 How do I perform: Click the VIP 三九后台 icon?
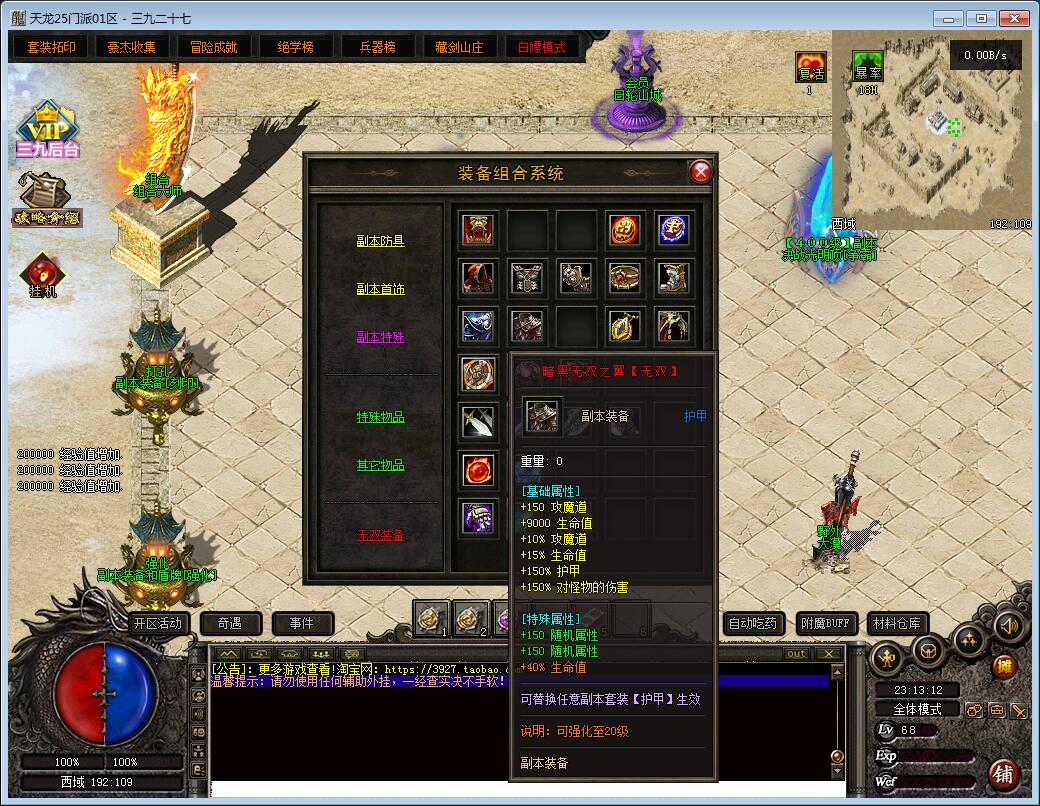(x=46, y=130)
